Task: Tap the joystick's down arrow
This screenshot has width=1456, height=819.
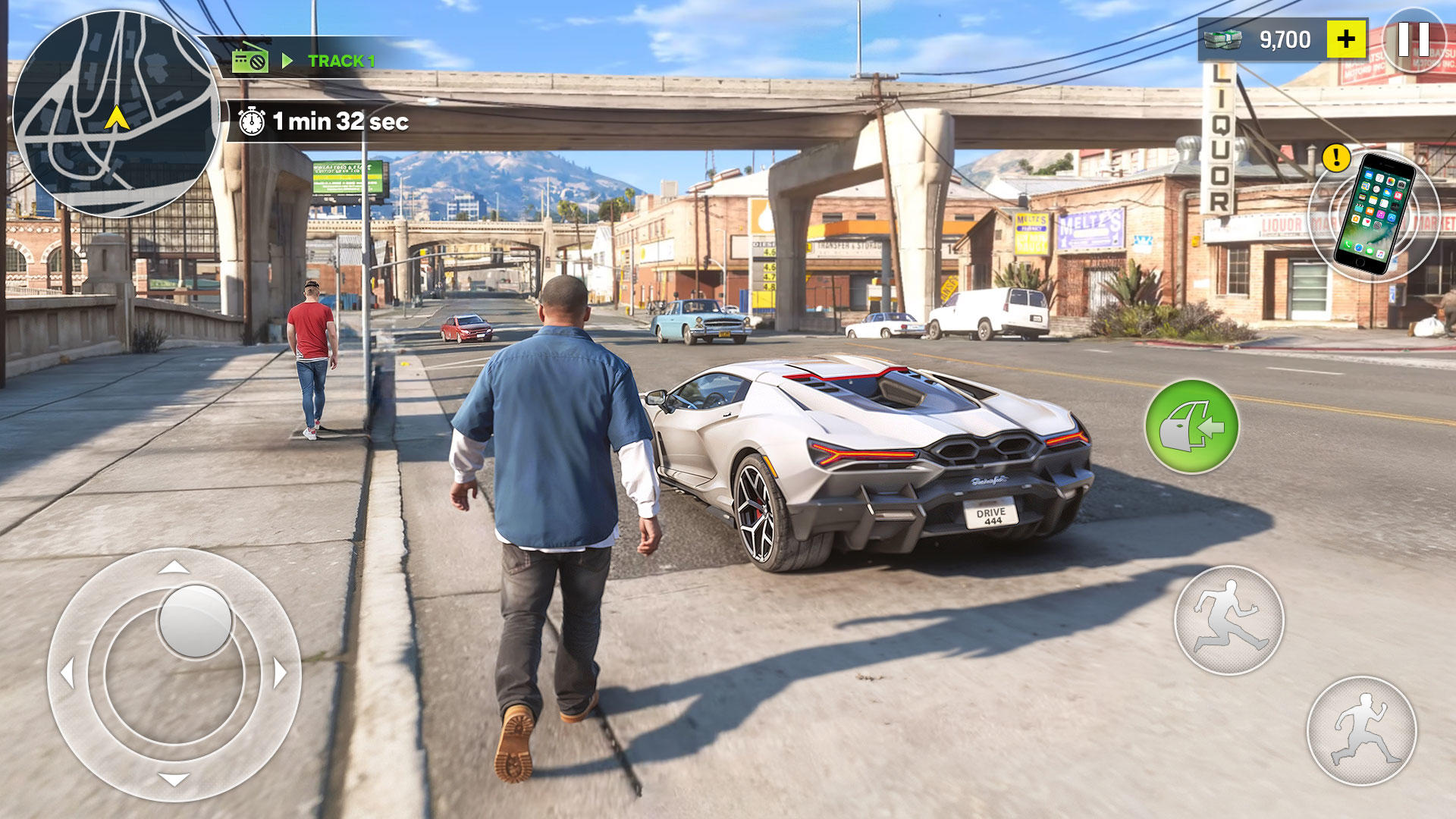Action: [174, 779]
